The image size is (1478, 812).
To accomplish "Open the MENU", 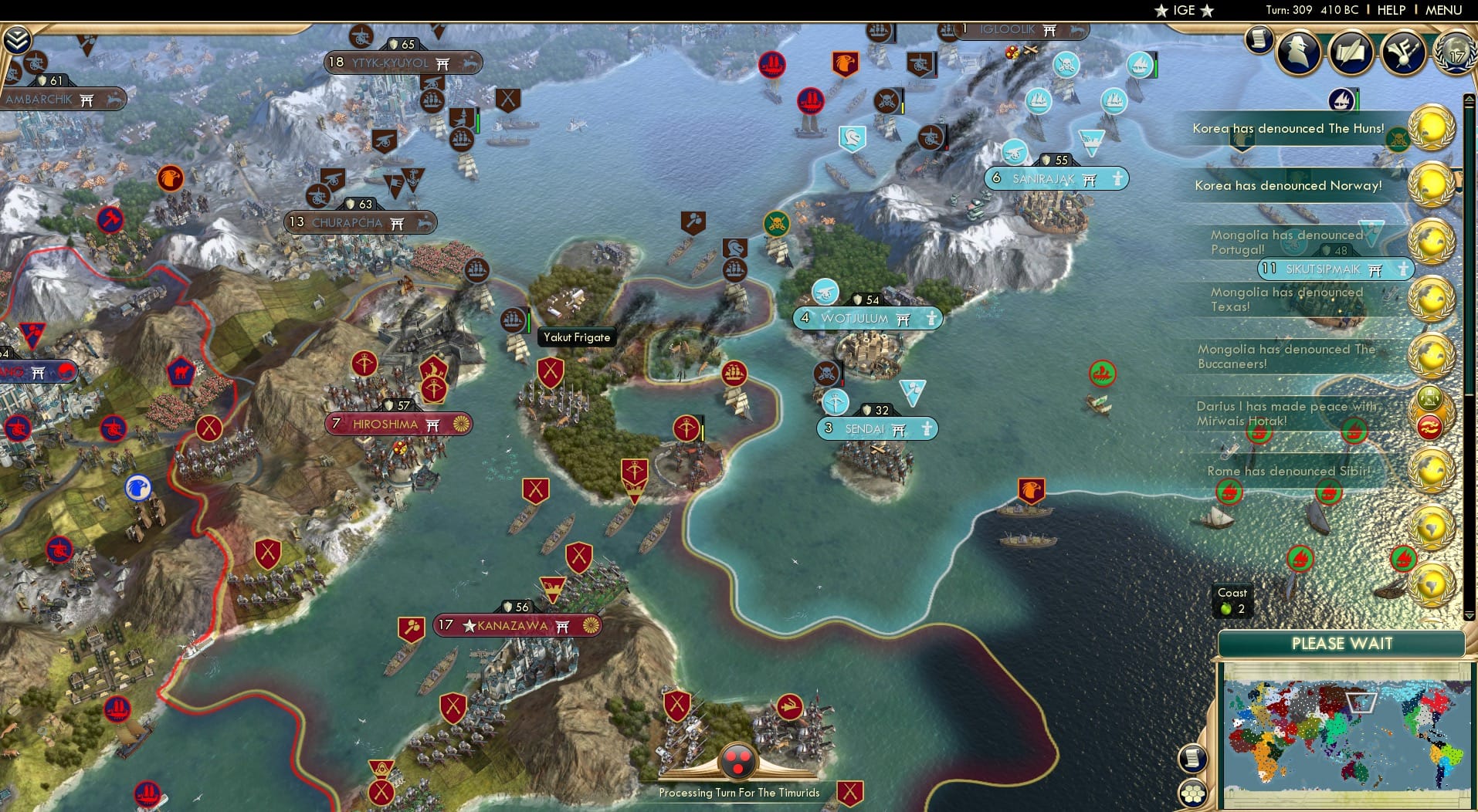I will coord(1446,10).
